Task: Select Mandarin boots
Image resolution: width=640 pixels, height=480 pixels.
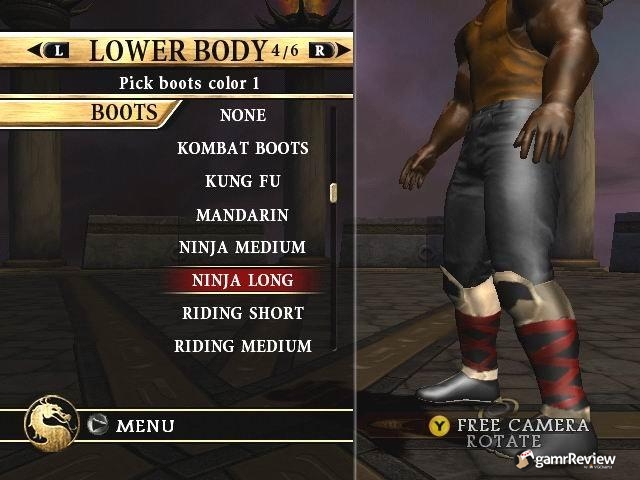Action: (x=243, y=215)
